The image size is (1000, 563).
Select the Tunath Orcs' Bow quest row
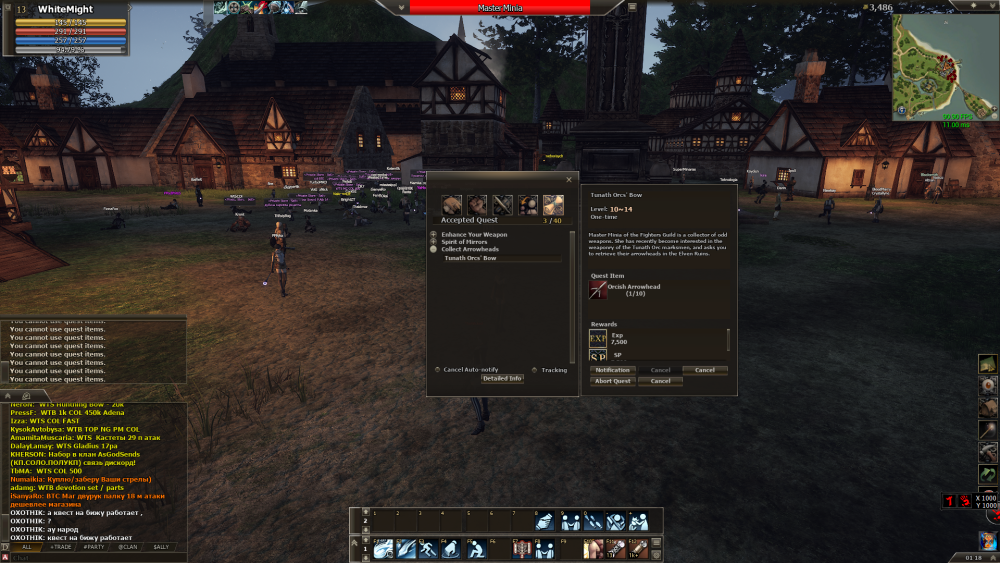[500, 258]
